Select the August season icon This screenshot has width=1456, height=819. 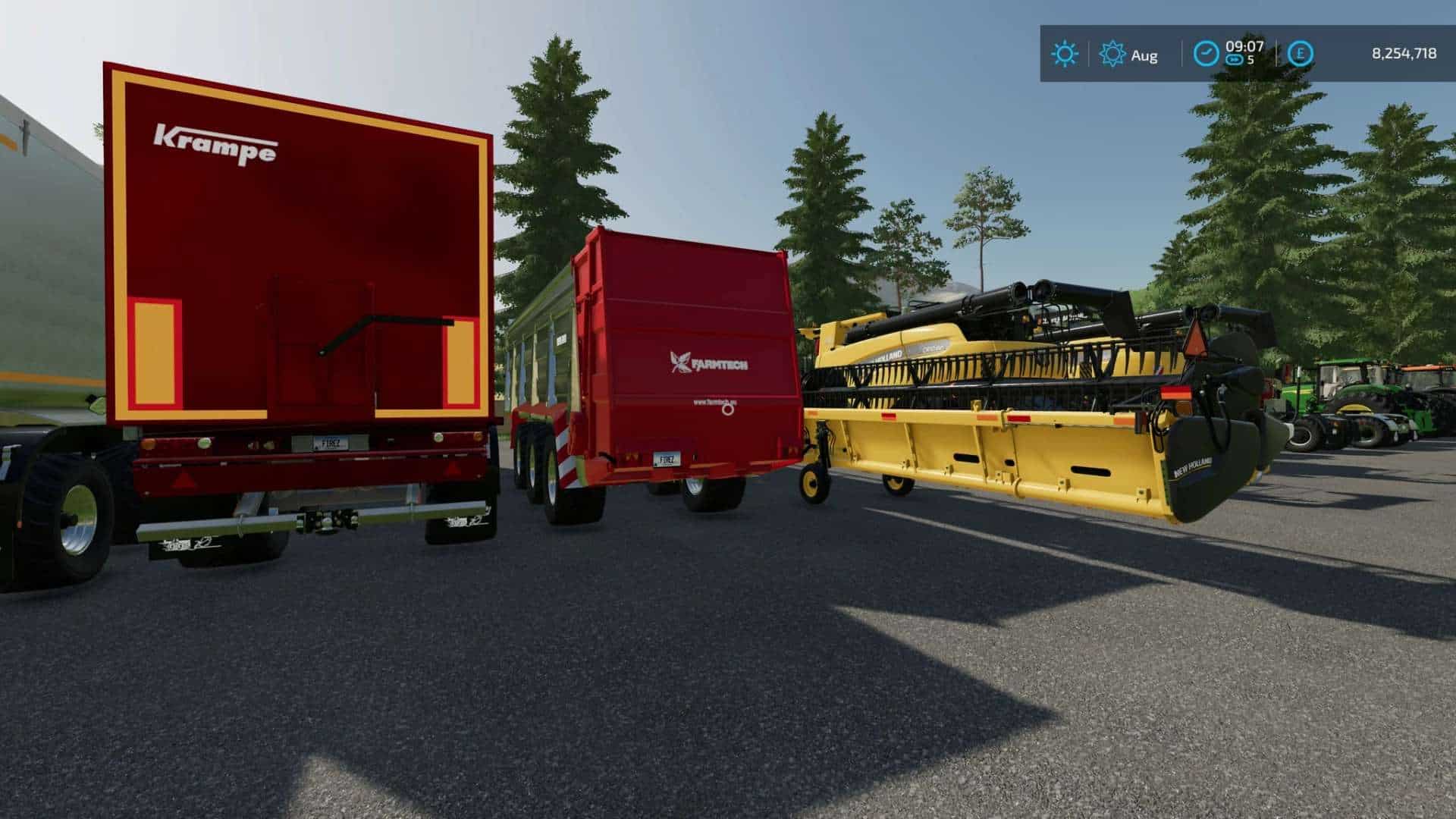pyautogui.click(x=1112, y=54)
